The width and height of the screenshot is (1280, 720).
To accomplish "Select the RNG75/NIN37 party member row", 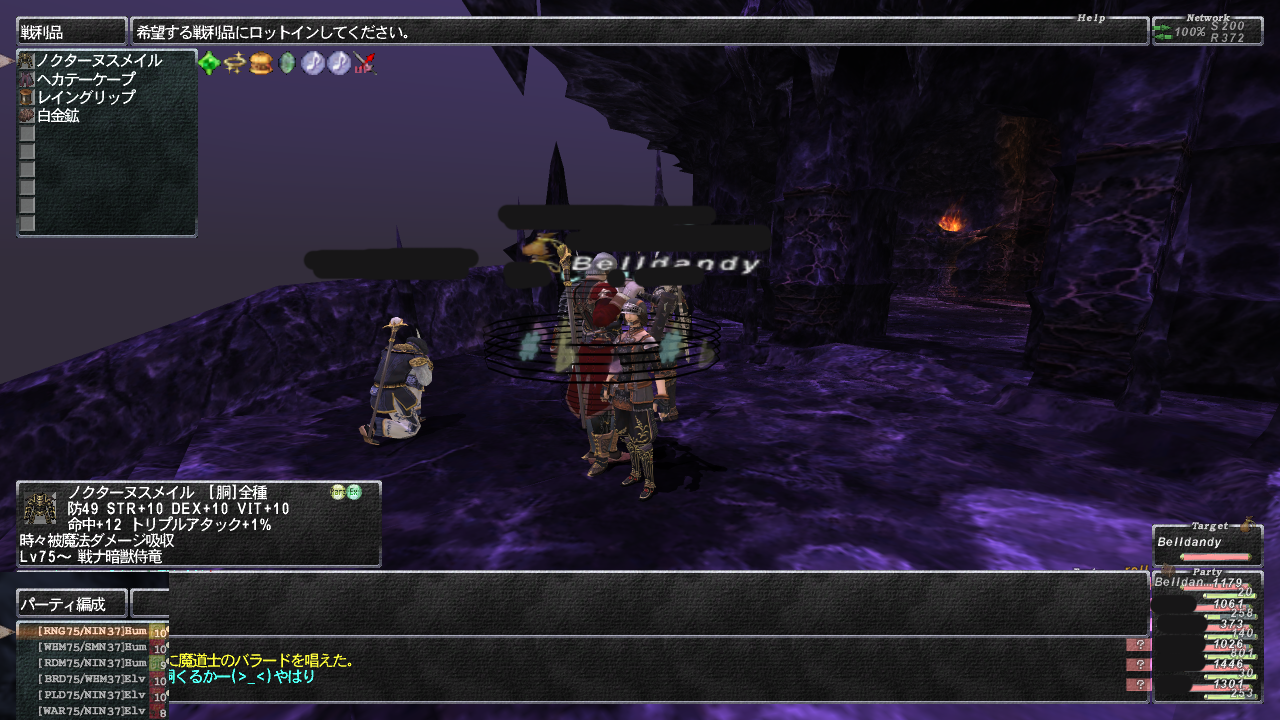I will (x=92, y=632).
